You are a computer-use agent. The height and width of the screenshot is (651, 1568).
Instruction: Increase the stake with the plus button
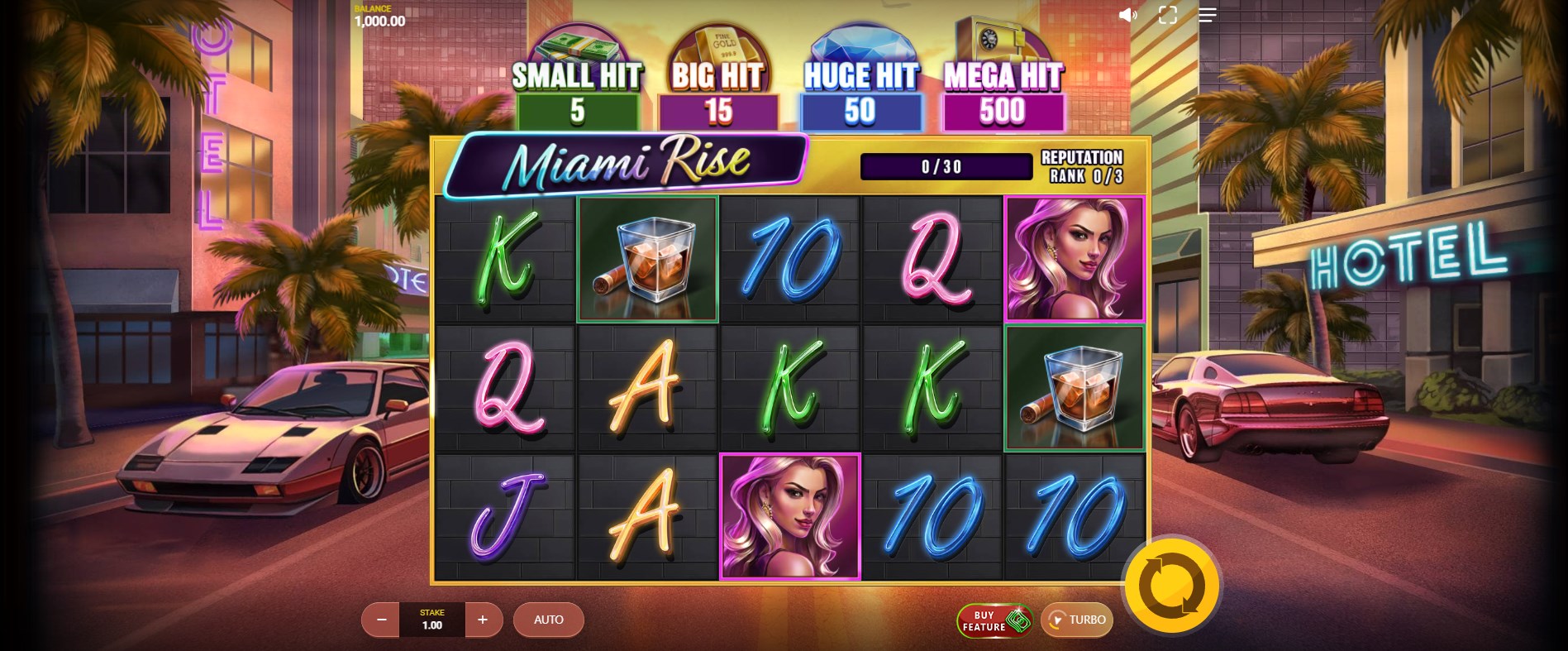[x=483, y=620]
